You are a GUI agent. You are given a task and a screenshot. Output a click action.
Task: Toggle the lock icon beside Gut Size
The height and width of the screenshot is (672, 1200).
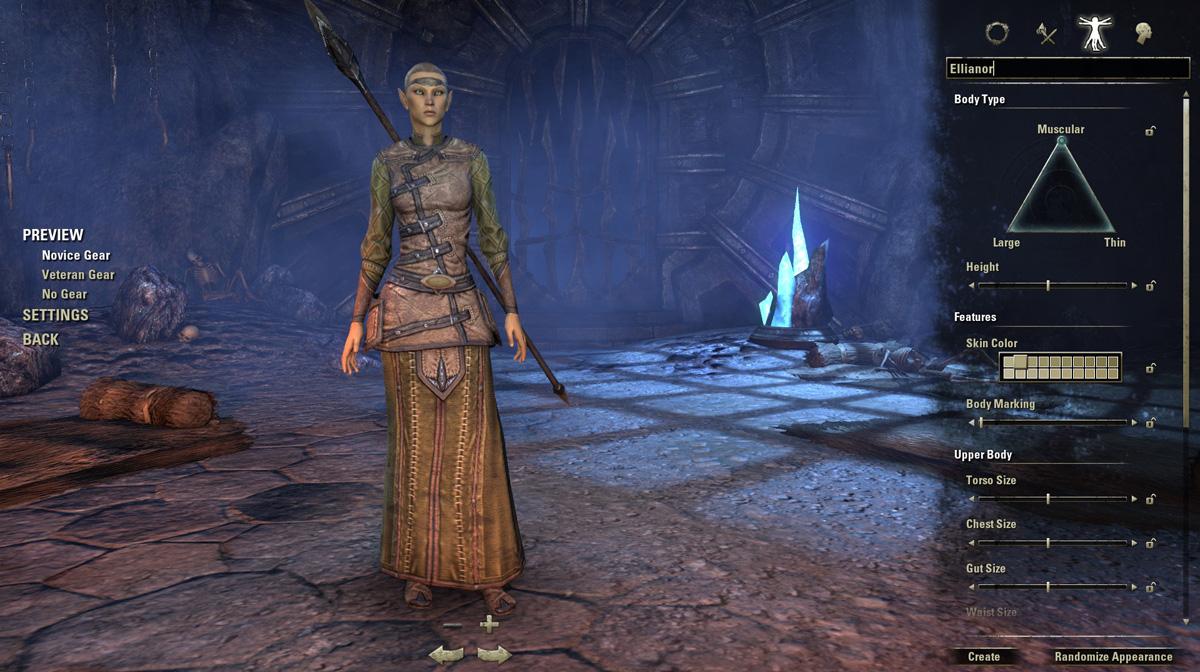coord(1151,587)
